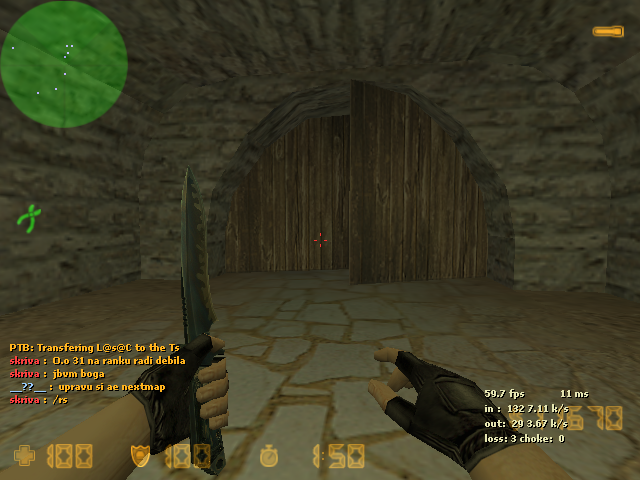Viewport: 640px width, 480px height.
Task: Select skriva's "/rs" chat line
Action: click(x=38, y=399)
